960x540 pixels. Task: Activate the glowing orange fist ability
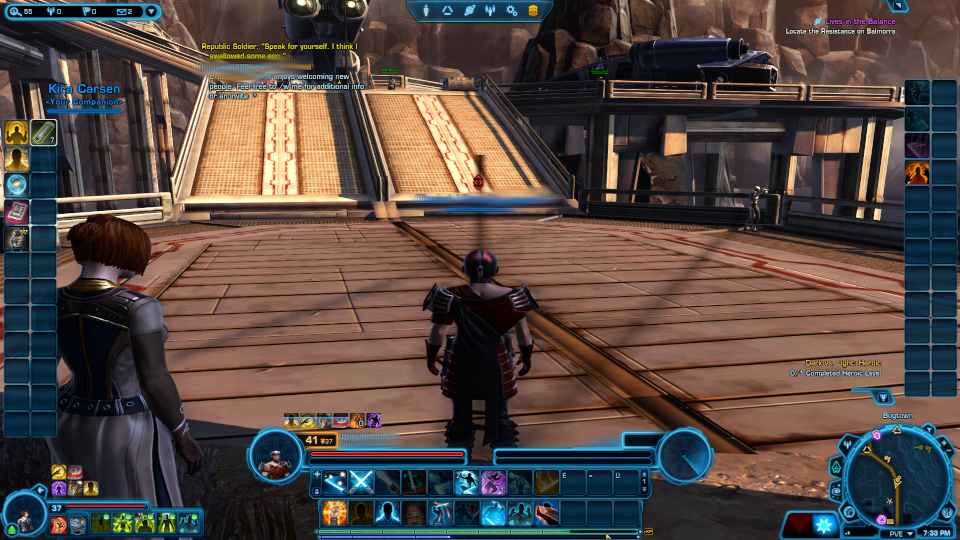(x=334, y=513)
